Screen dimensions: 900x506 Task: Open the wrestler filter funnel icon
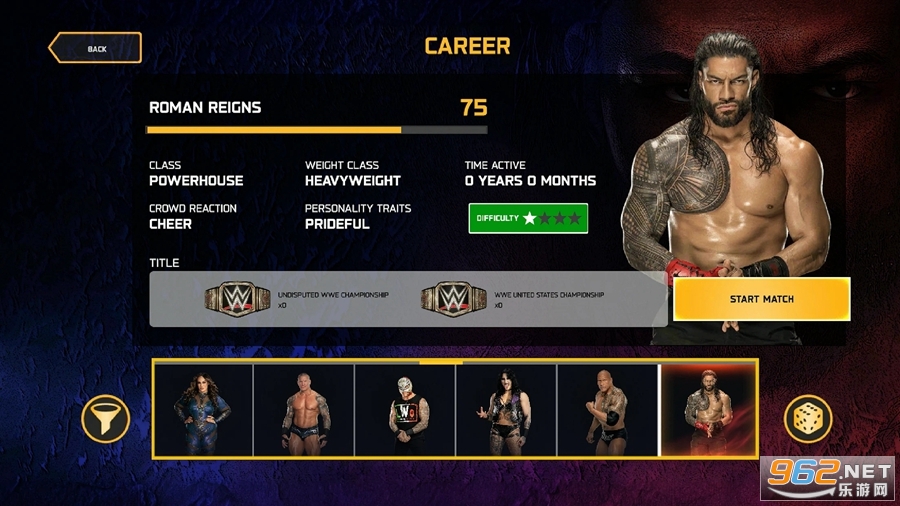105,419
